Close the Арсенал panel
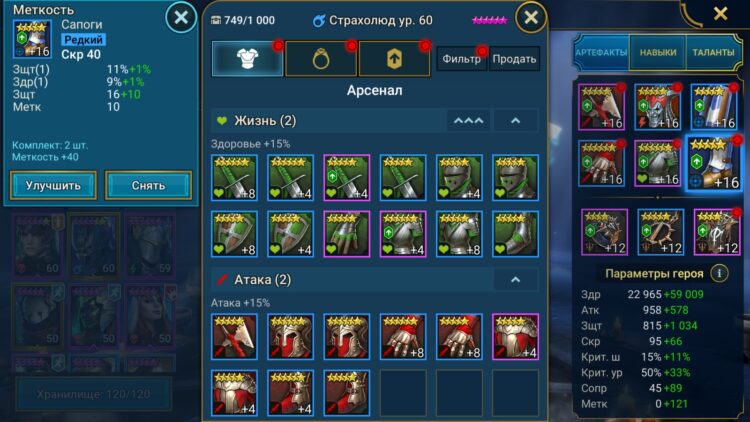 coord(531,17)
